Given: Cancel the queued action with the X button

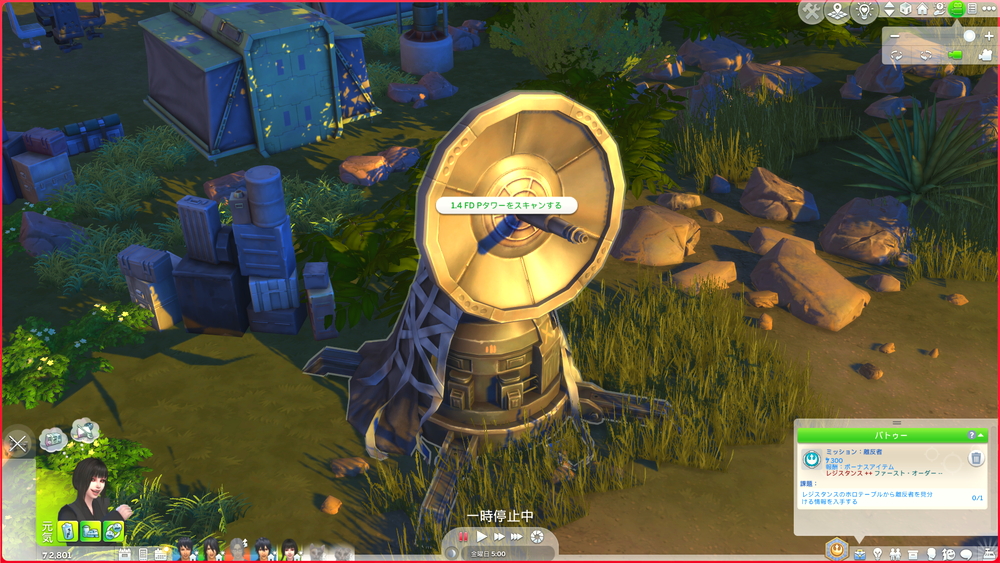Looking at the screenshot, I should click(x=18, y=443).
